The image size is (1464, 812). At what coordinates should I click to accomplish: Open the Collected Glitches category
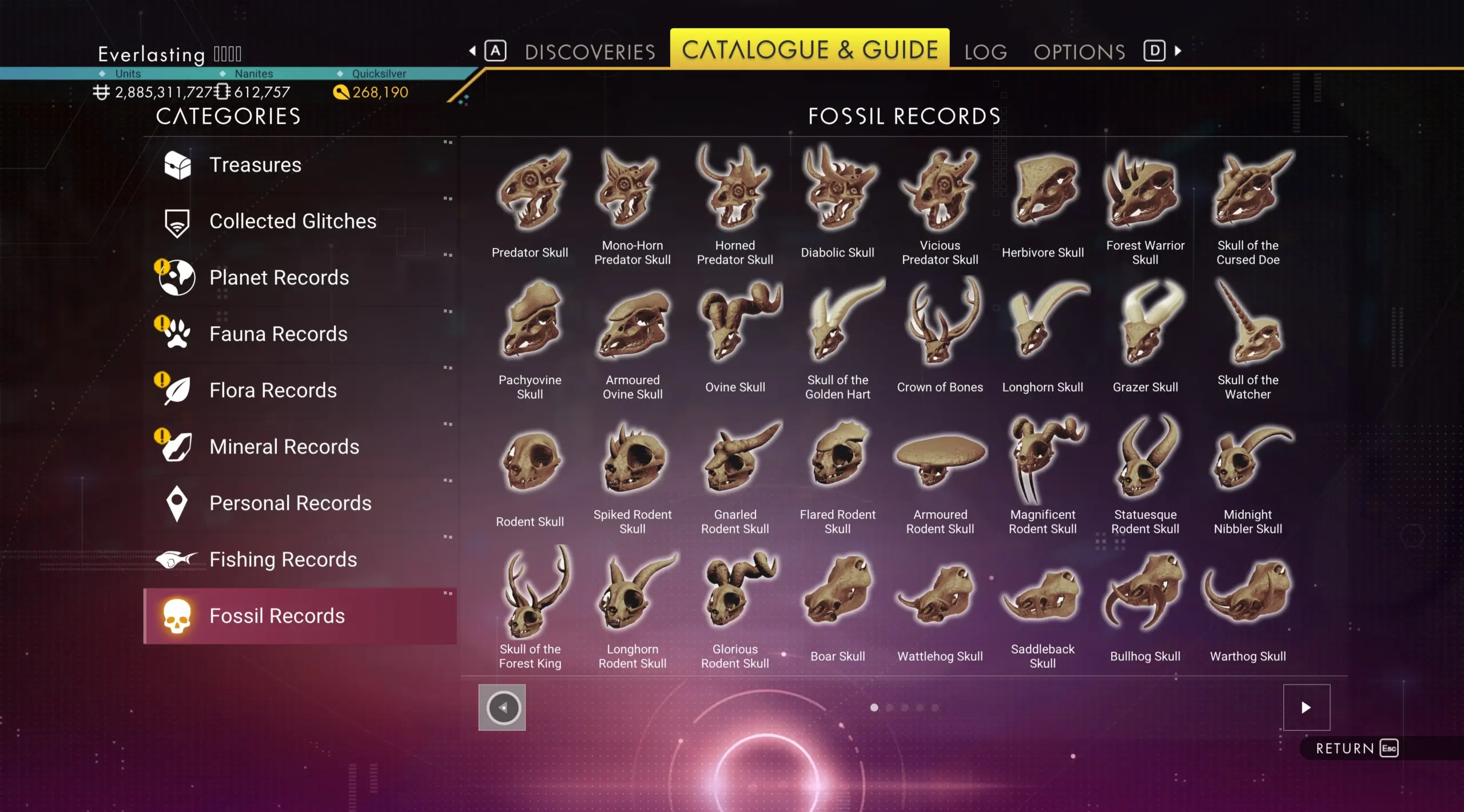click(x=292, y=221)
